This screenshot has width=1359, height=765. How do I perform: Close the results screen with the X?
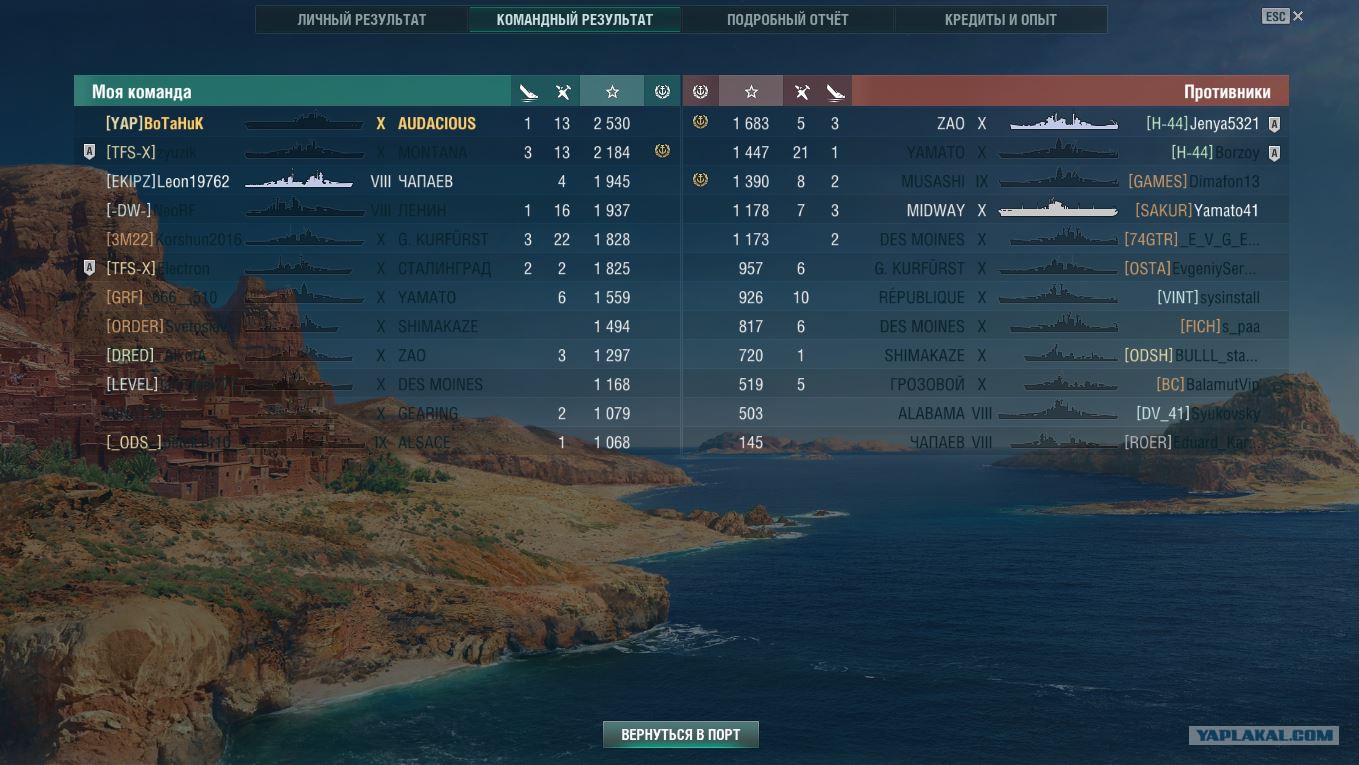1298,16
